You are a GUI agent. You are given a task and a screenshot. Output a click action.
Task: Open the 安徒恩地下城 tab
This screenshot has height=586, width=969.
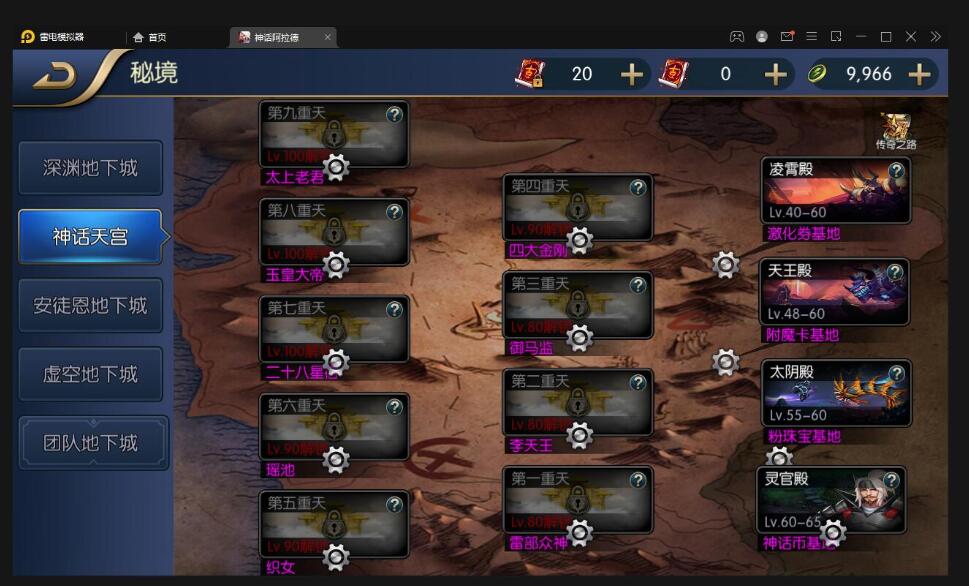(x=90, y=305)
